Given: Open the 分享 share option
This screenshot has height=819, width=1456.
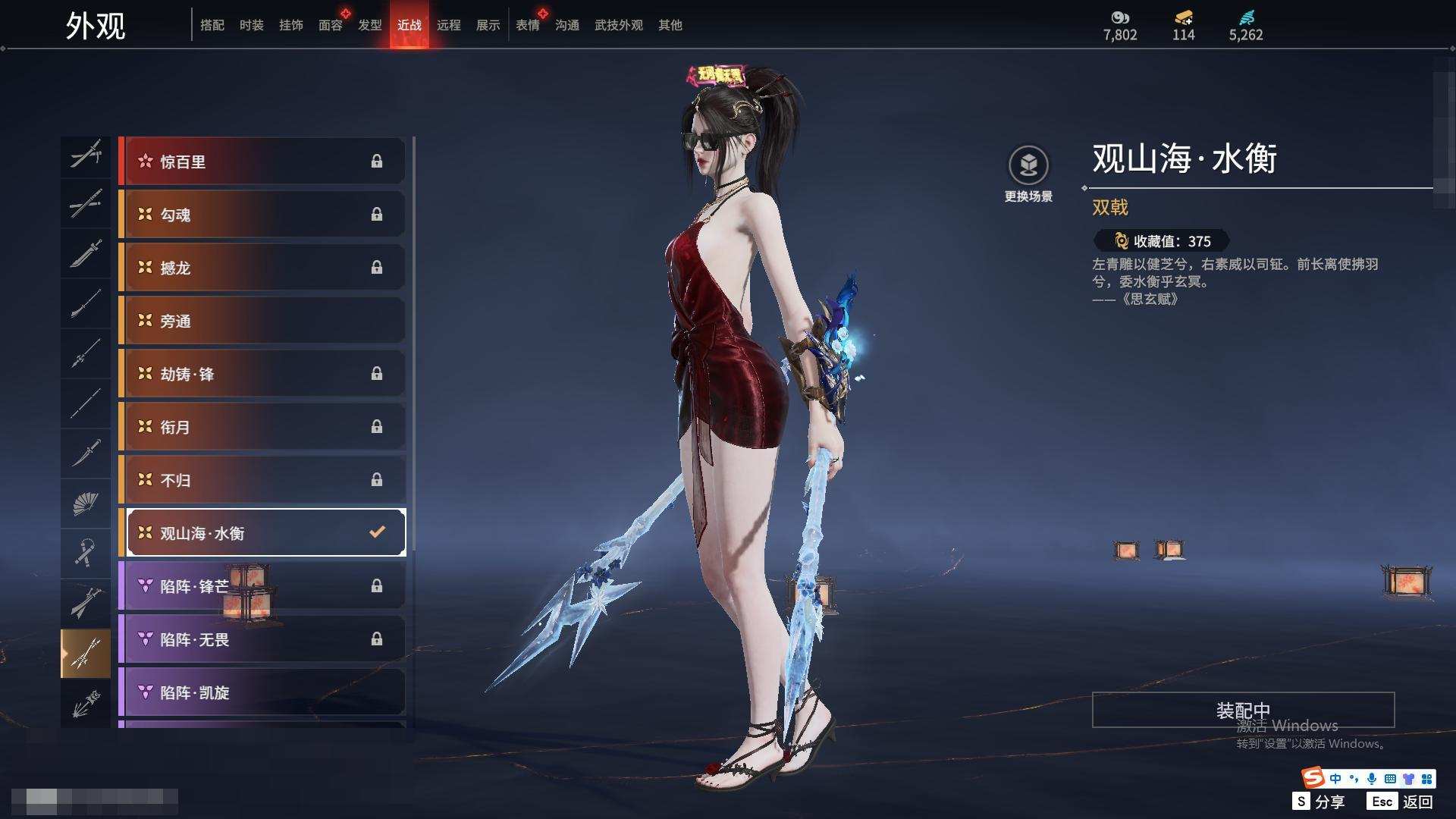Looking at the screenshot, I should [1319, 802].
